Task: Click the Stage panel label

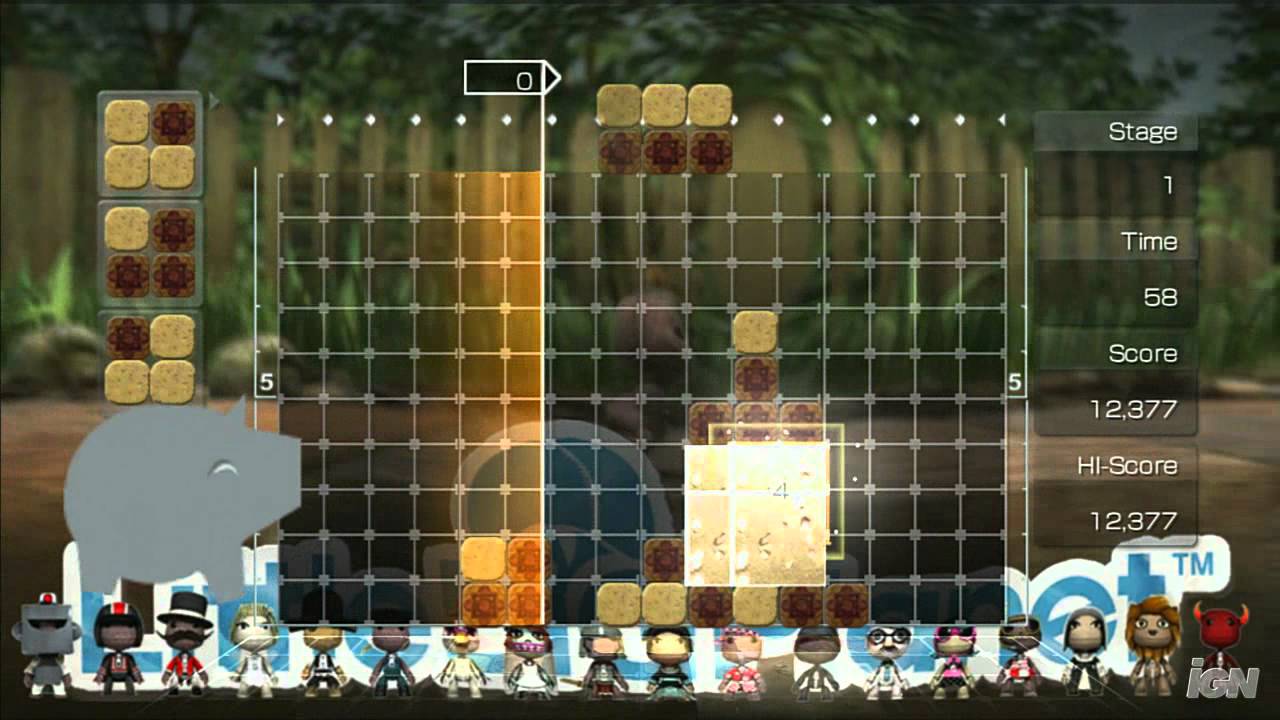Action: click(x=1144, y=131)
